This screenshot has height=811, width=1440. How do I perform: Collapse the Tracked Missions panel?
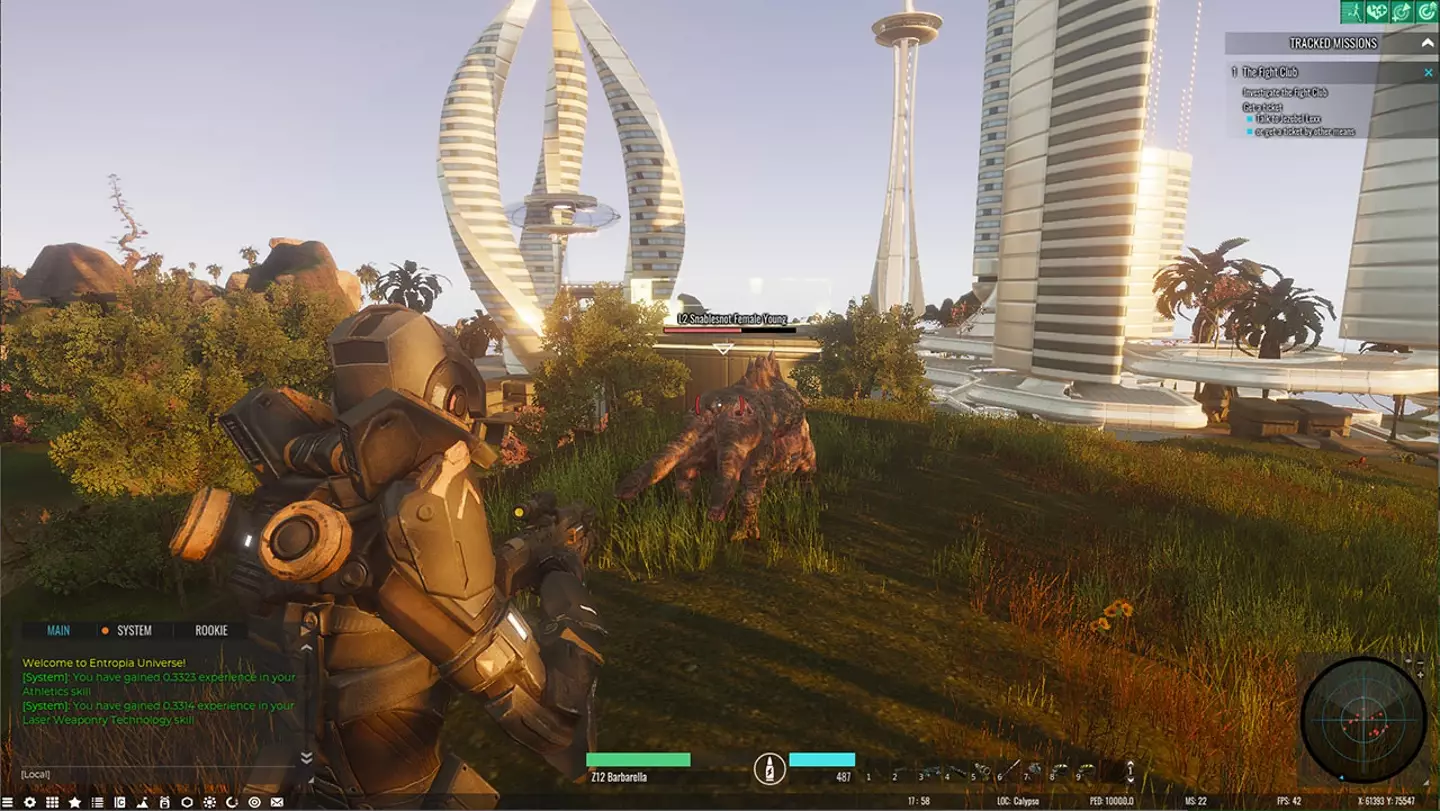pos(1427,43)
